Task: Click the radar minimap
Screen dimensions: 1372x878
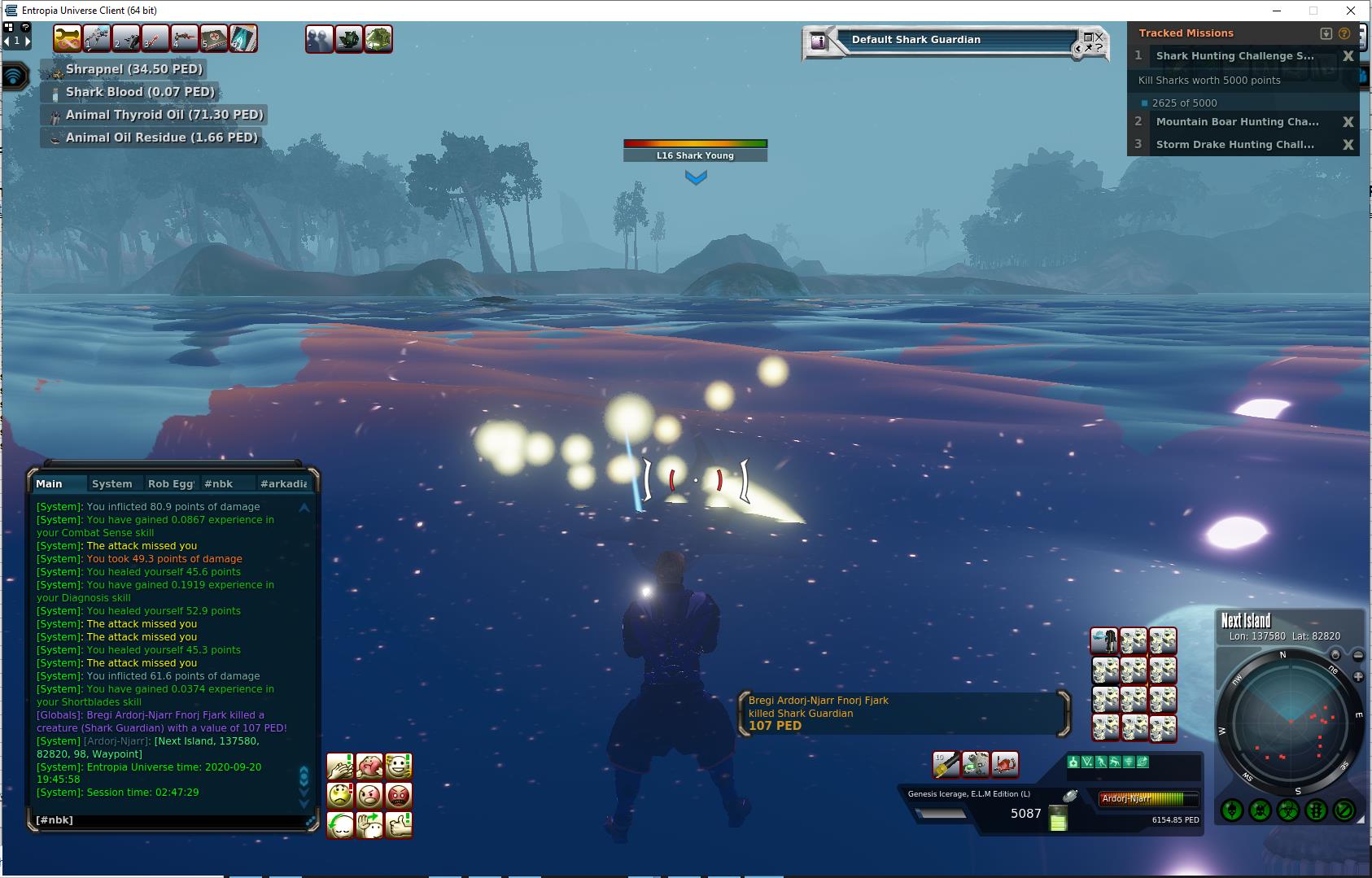Action: pos(1289,724)
